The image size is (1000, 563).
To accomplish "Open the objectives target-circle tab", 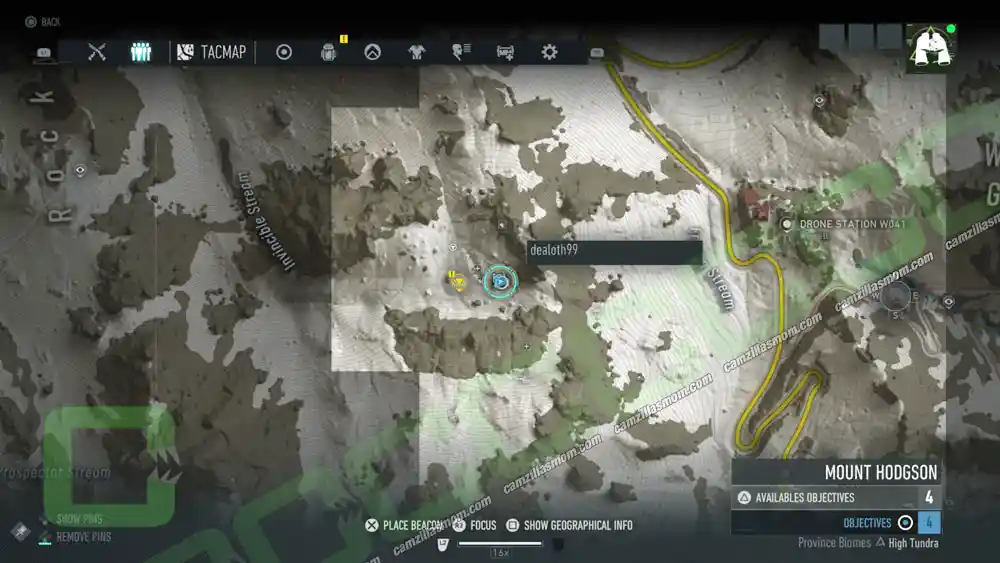I will coord(284,52).
